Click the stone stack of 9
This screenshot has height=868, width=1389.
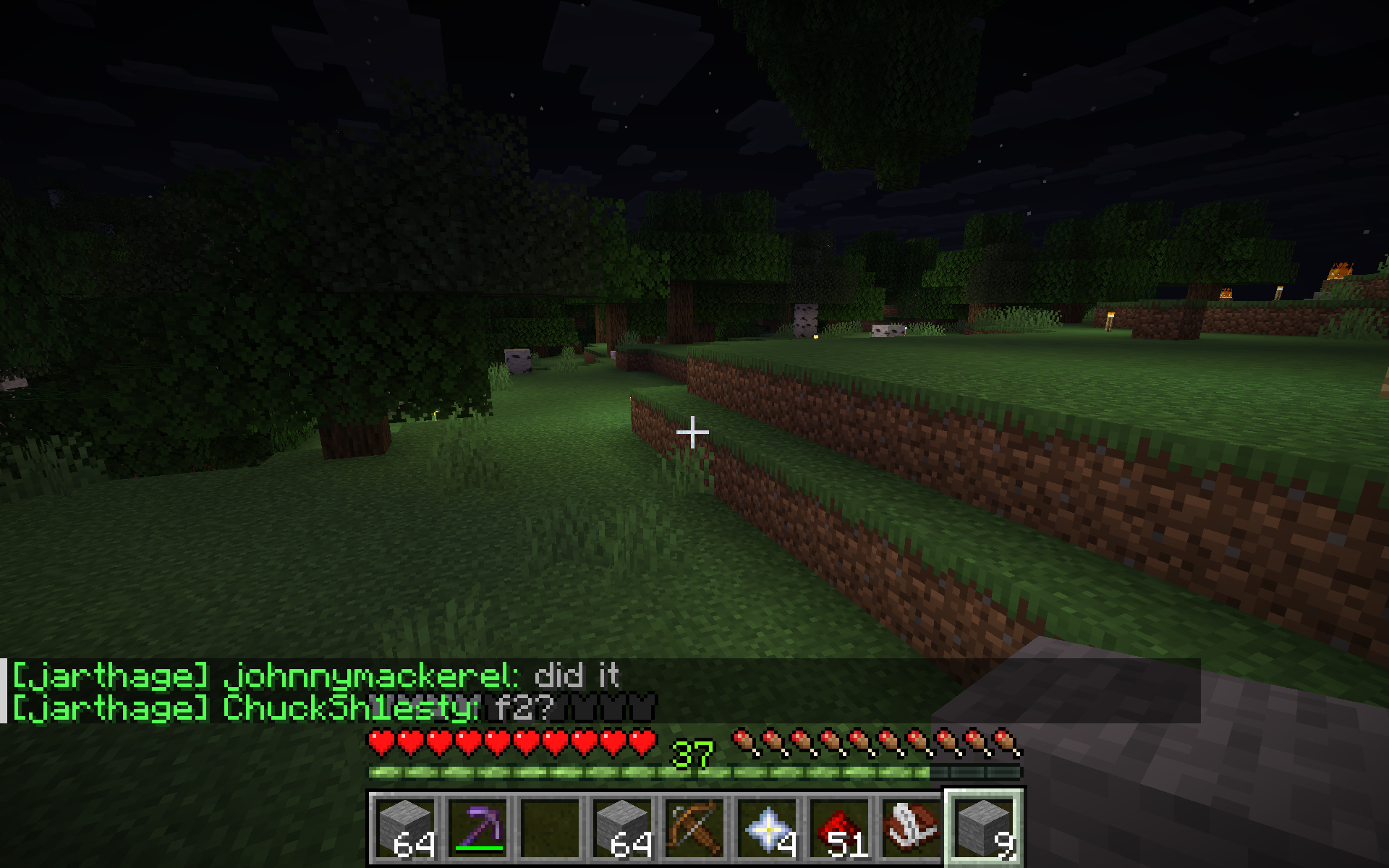click(x=984, y=827)
